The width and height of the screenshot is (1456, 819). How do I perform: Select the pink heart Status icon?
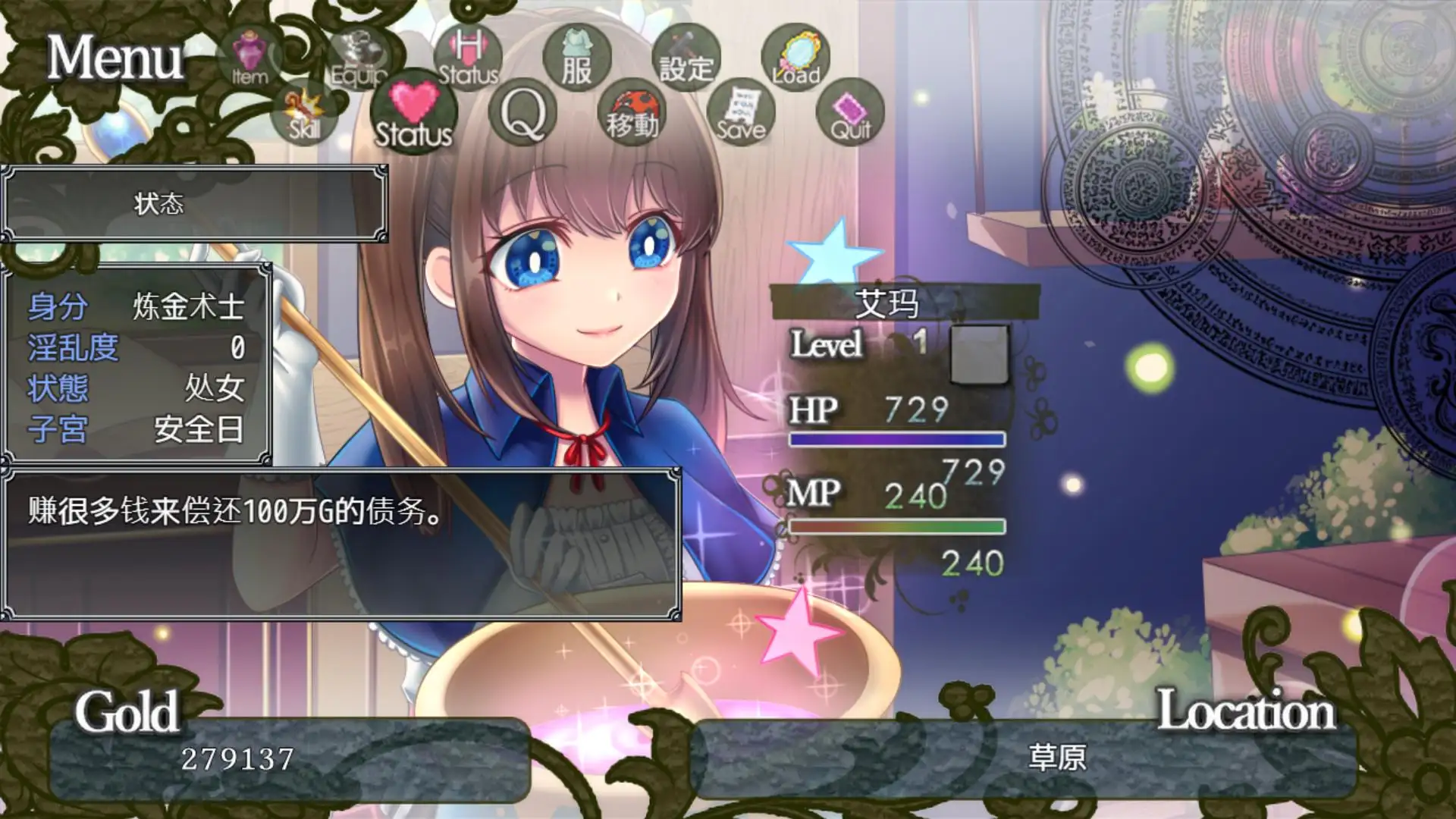pos(413,114)
